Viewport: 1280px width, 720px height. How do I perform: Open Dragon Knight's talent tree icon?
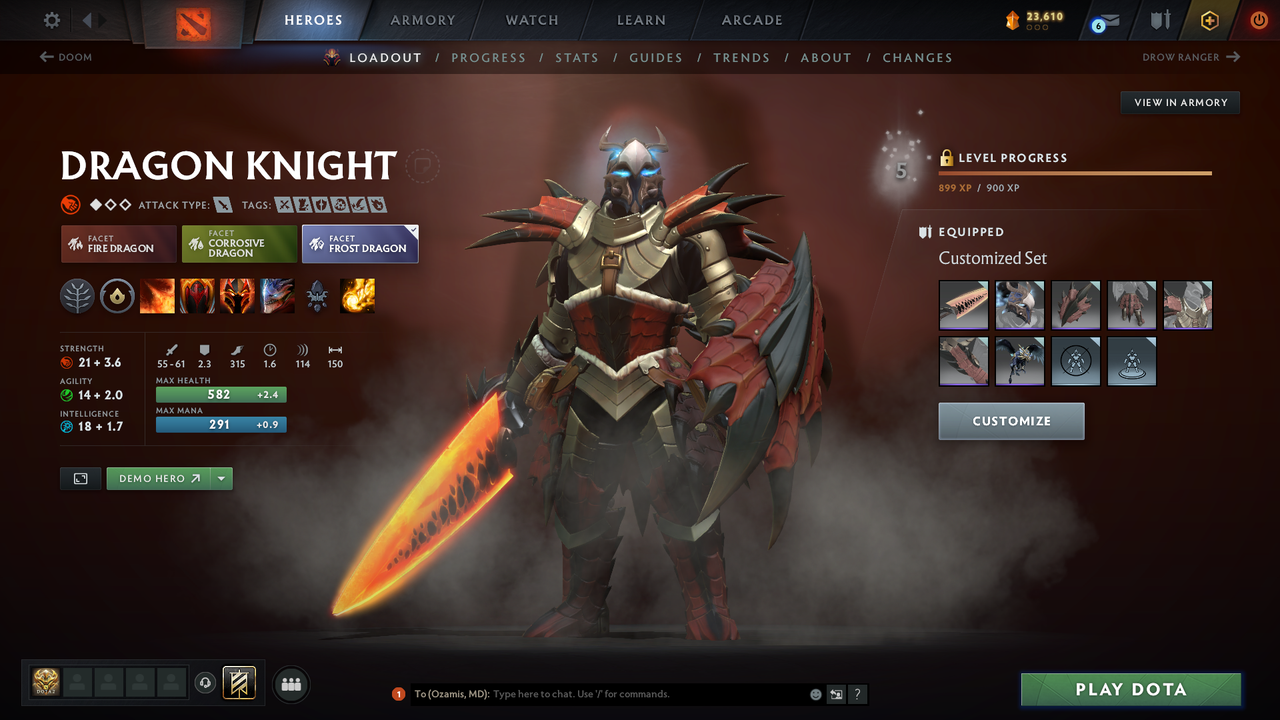pos(77,296)
